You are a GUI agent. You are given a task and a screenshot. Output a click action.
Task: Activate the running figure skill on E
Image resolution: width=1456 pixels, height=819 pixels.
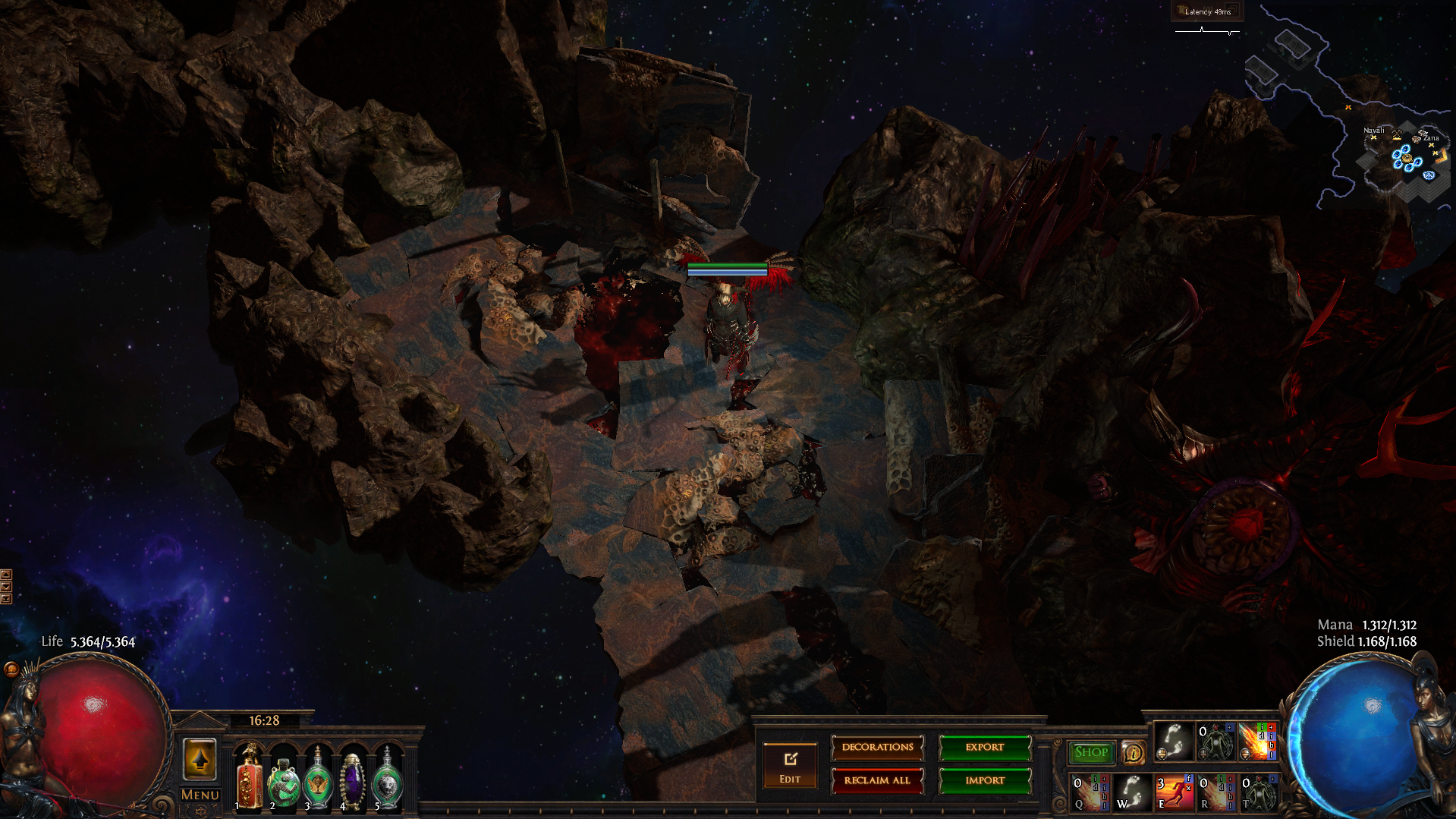coord(1173,792)
